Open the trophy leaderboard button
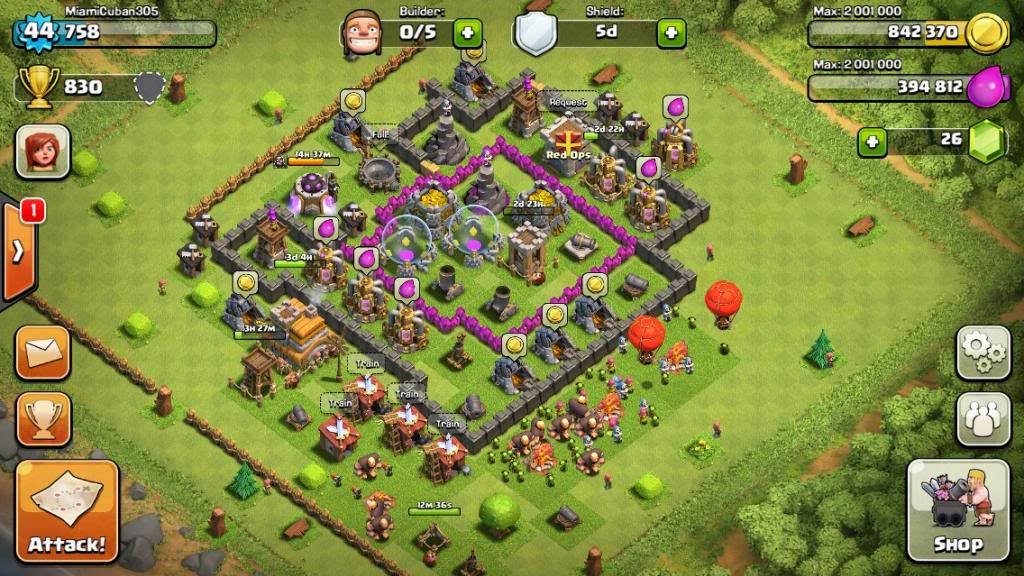This screenshot has height=576, width=1024. click(x=43, y=418)
